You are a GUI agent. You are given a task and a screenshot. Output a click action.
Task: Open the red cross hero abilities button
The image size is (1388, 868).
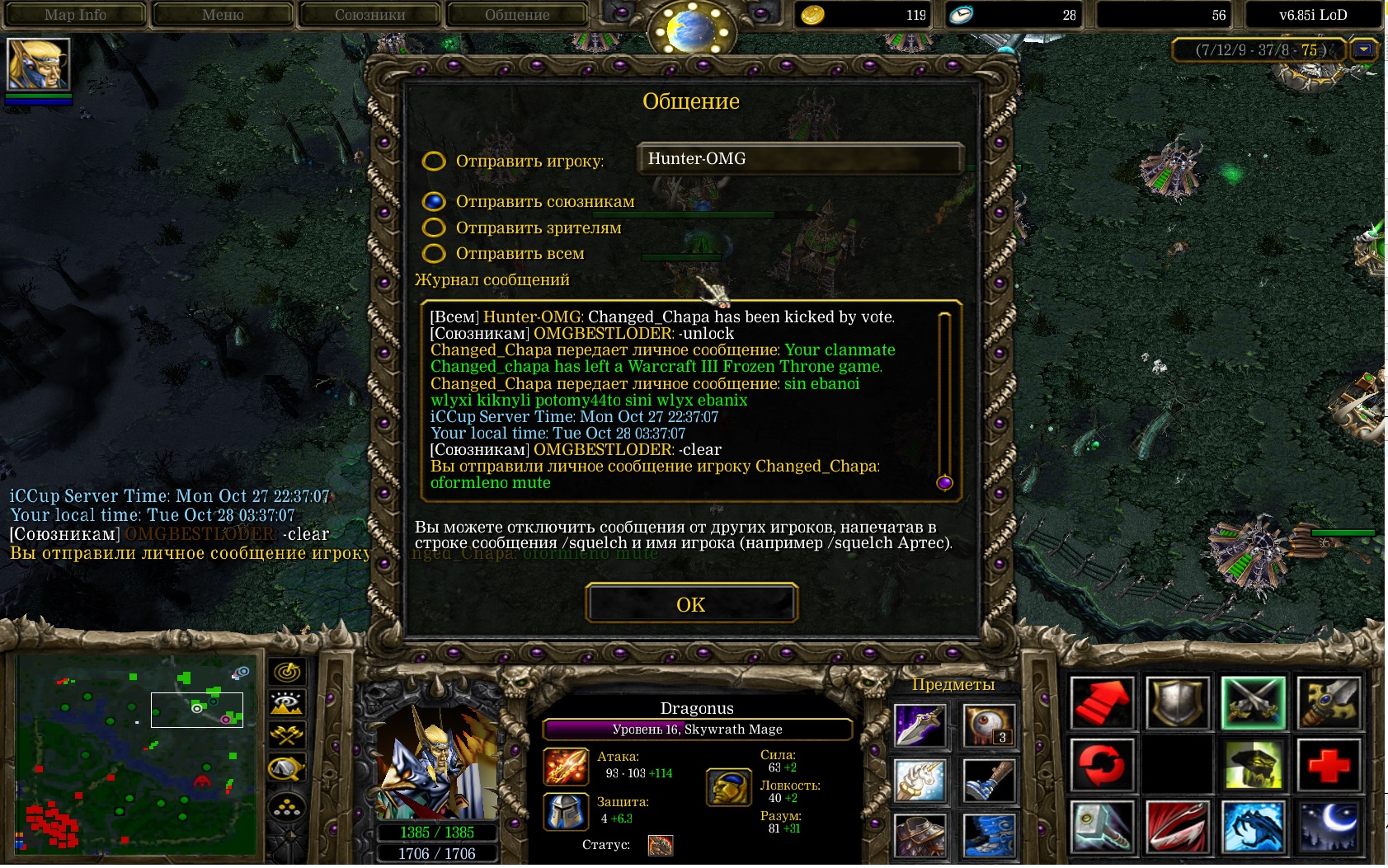[1329, 764]
